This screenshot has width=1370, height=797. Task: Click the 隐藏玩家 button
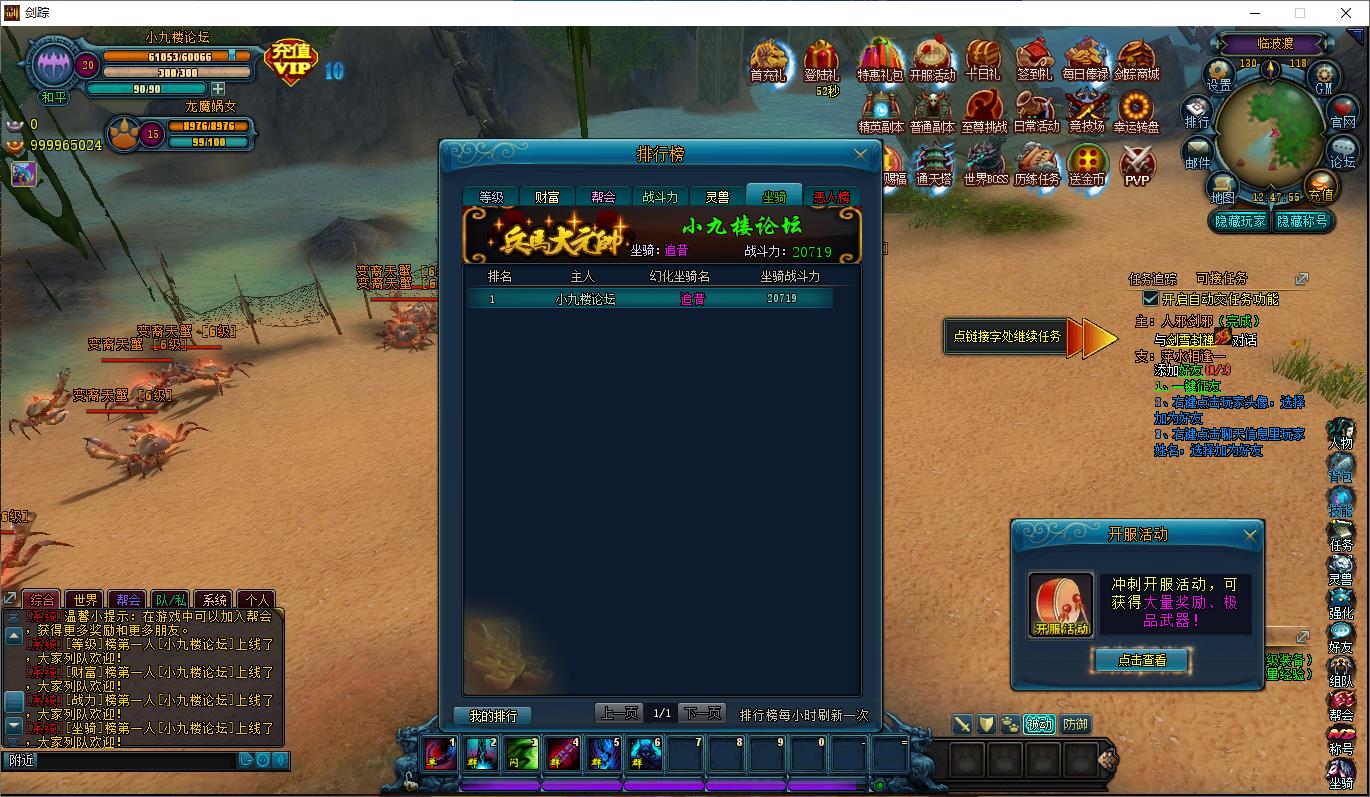tap(1240, 221)
